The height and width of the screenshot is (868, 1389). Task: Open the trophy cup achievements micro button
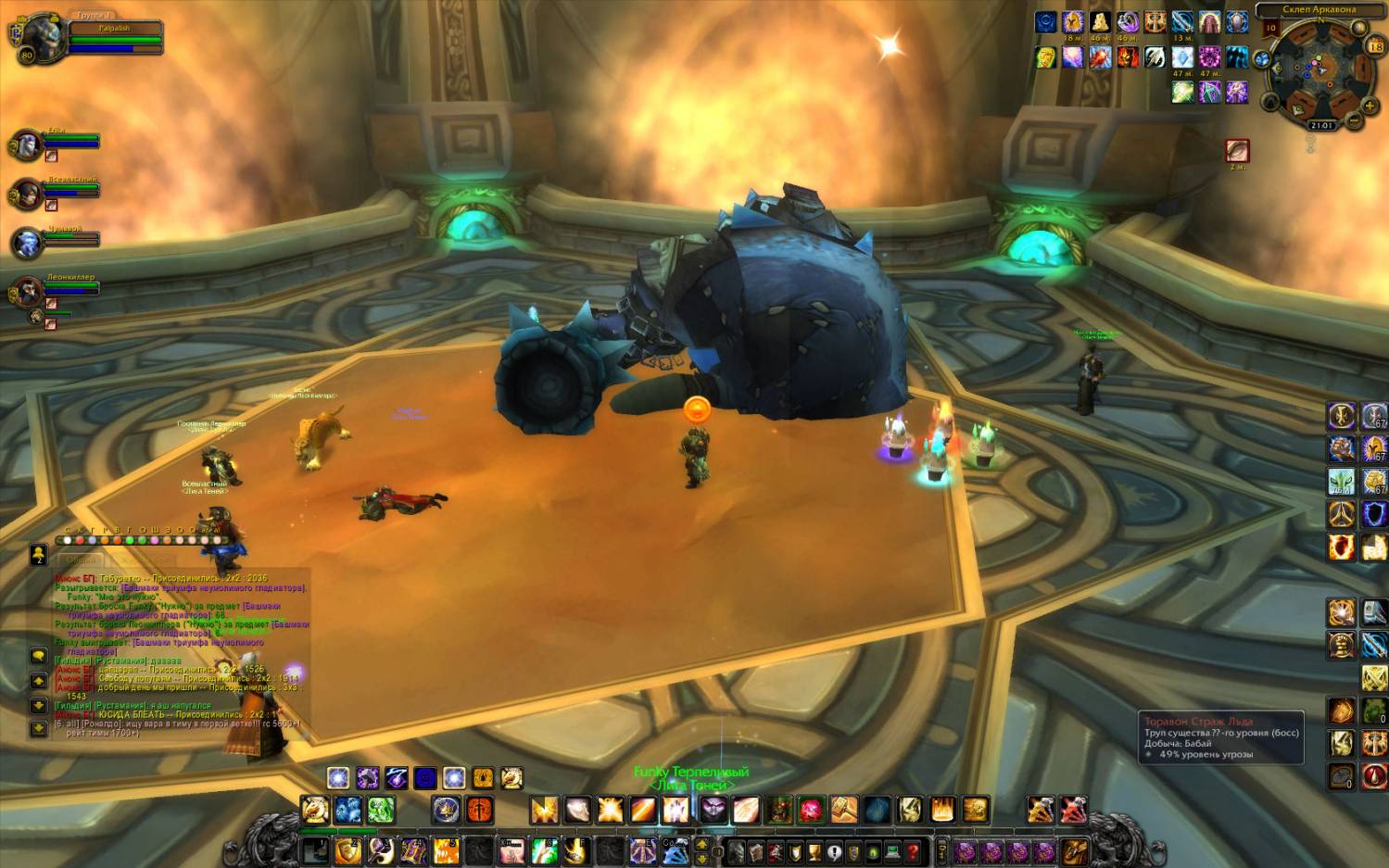[814, 851]
